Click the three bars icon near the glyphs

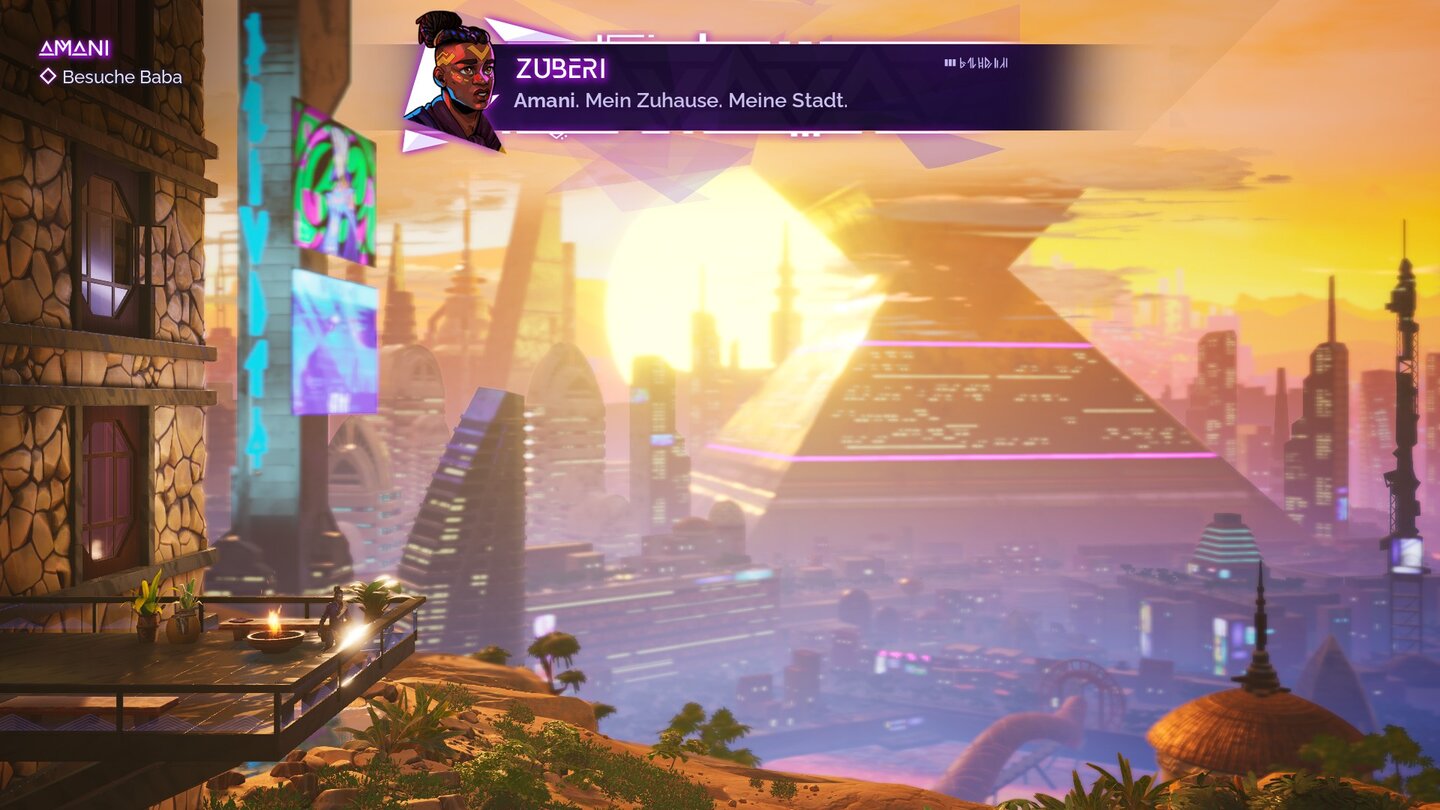pyautogui.click(x=948, y=62)
